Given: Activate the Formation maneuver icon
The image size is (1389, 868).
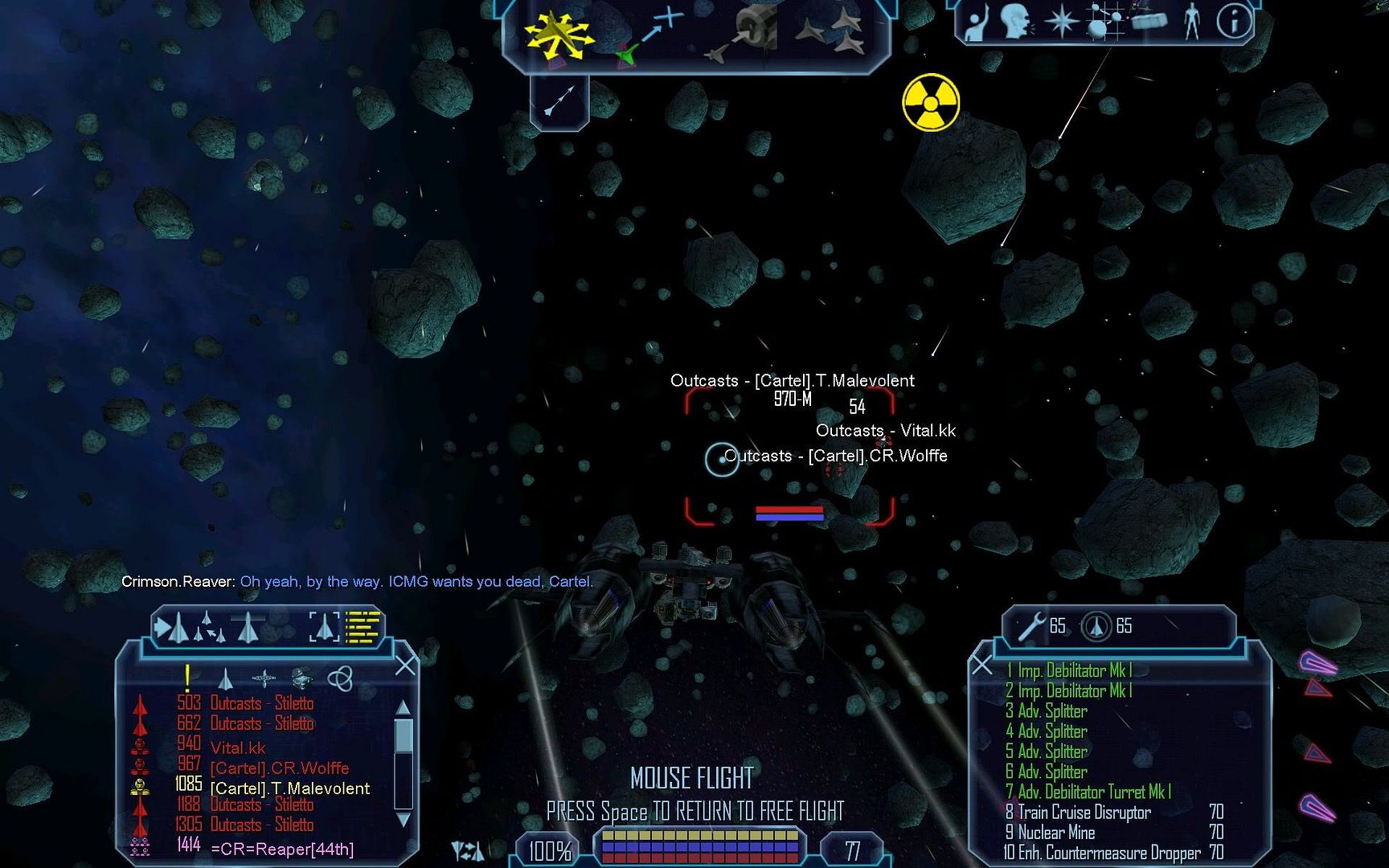Looking at the screenshot, I should tap(831, 32).
